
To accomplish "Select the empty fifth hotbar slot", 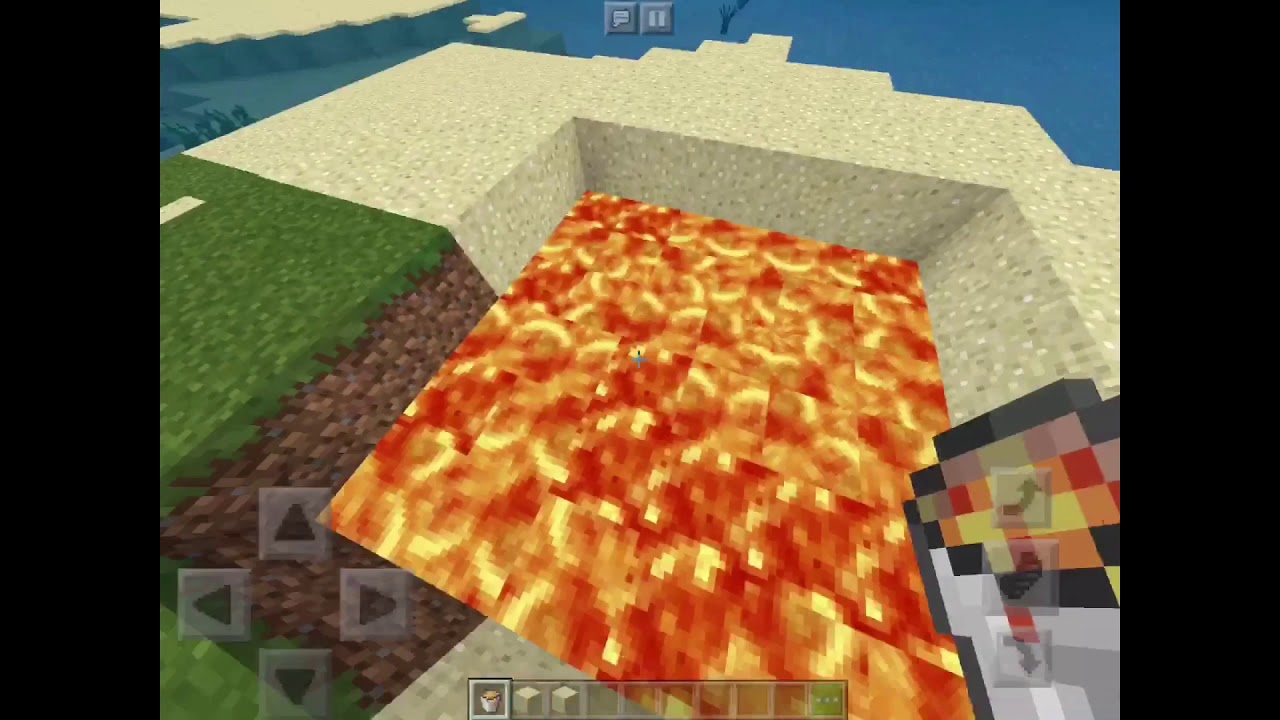I will [x=640, y=699].
